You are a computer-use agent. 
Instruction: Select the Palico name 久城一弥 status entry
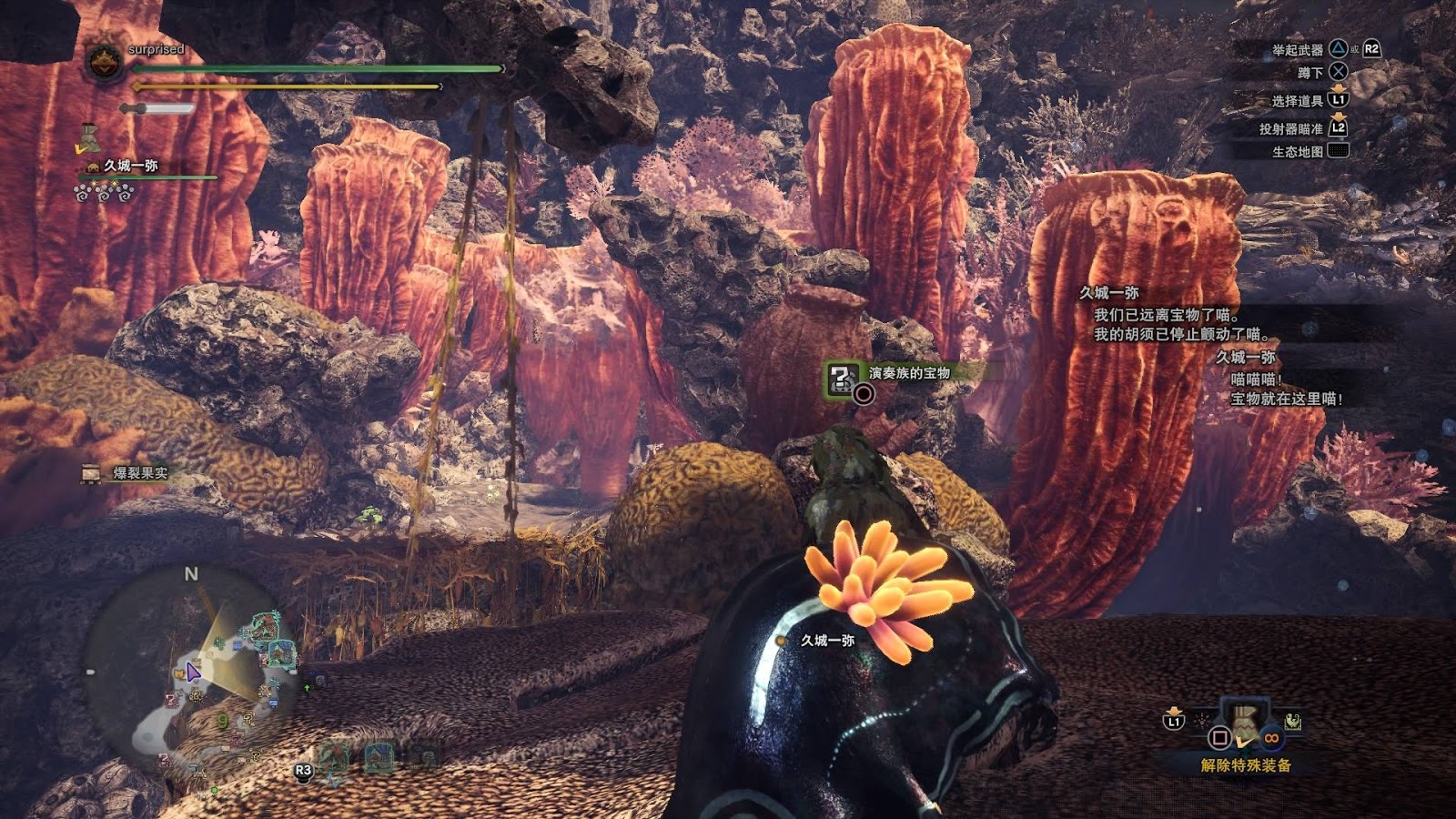(x=130, y=166)
